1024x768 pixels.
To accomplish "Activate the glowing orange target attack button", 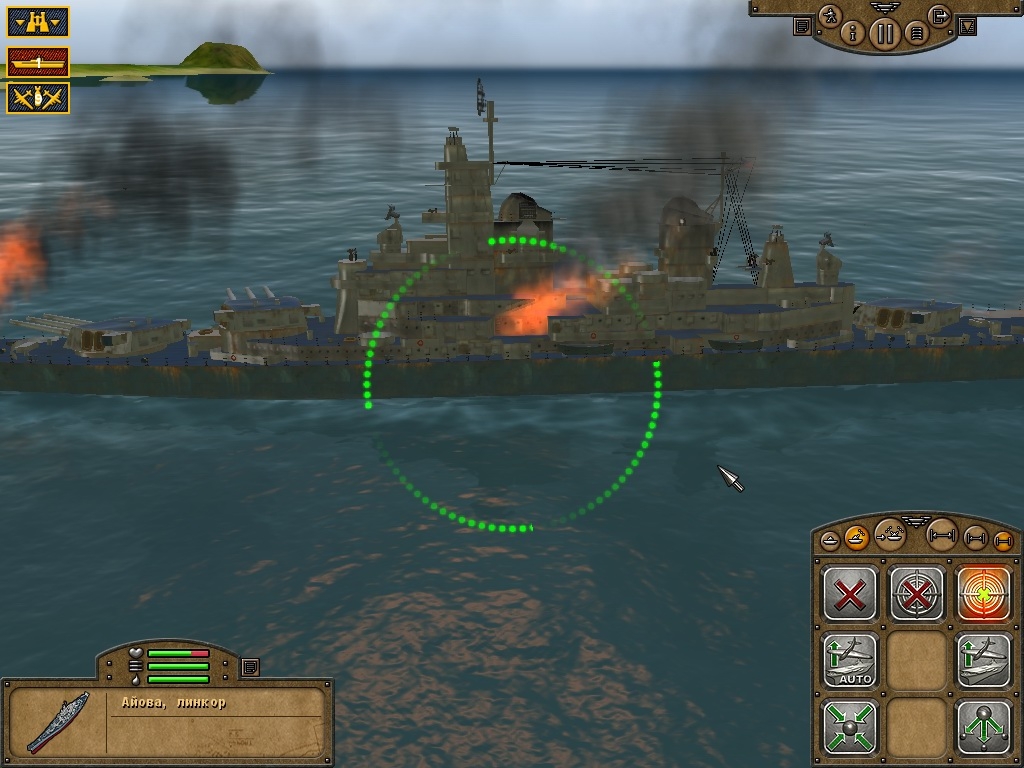I will point(984,594).
